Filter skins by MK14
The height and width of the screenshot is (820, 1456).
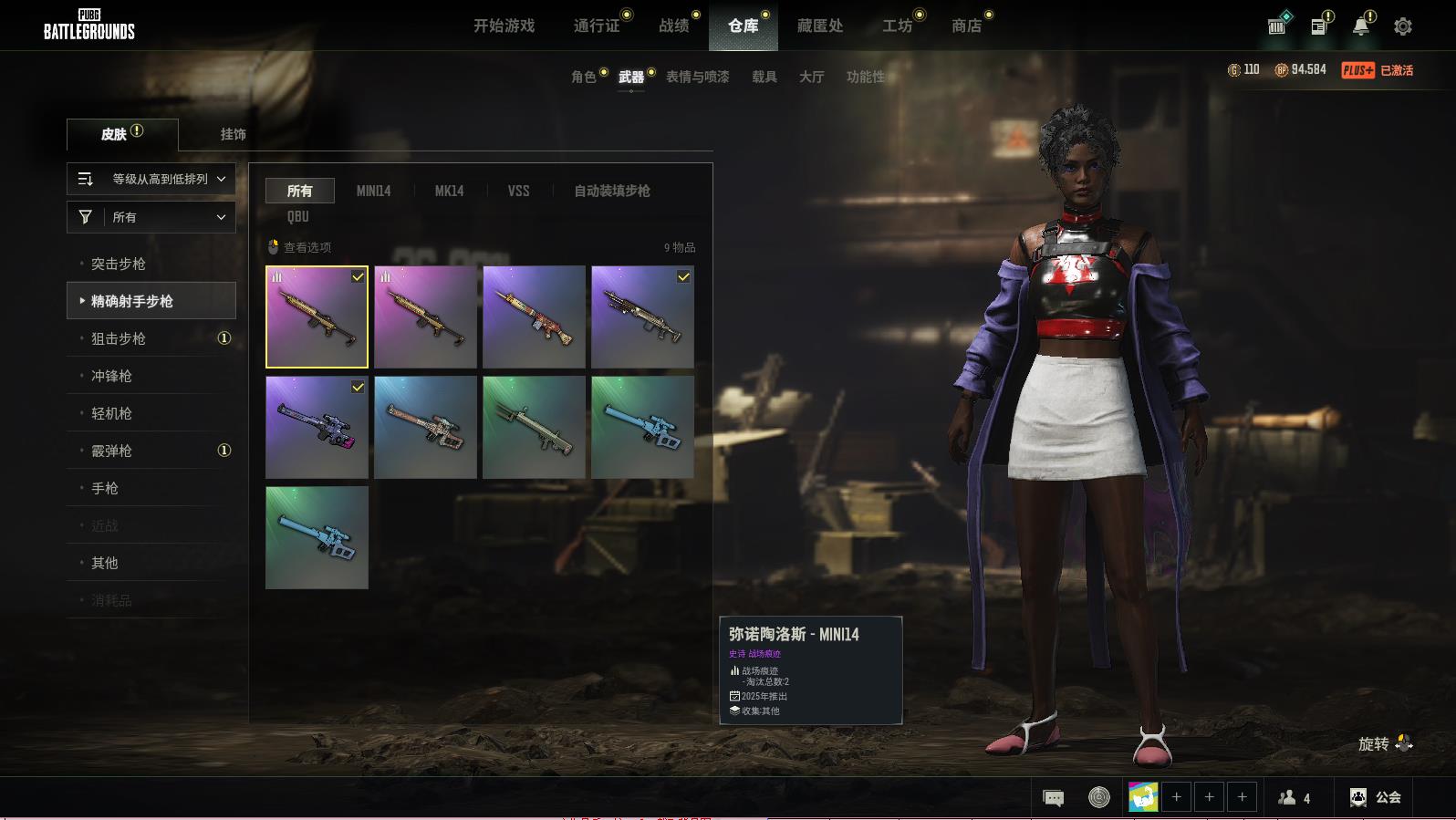[449, 191]
